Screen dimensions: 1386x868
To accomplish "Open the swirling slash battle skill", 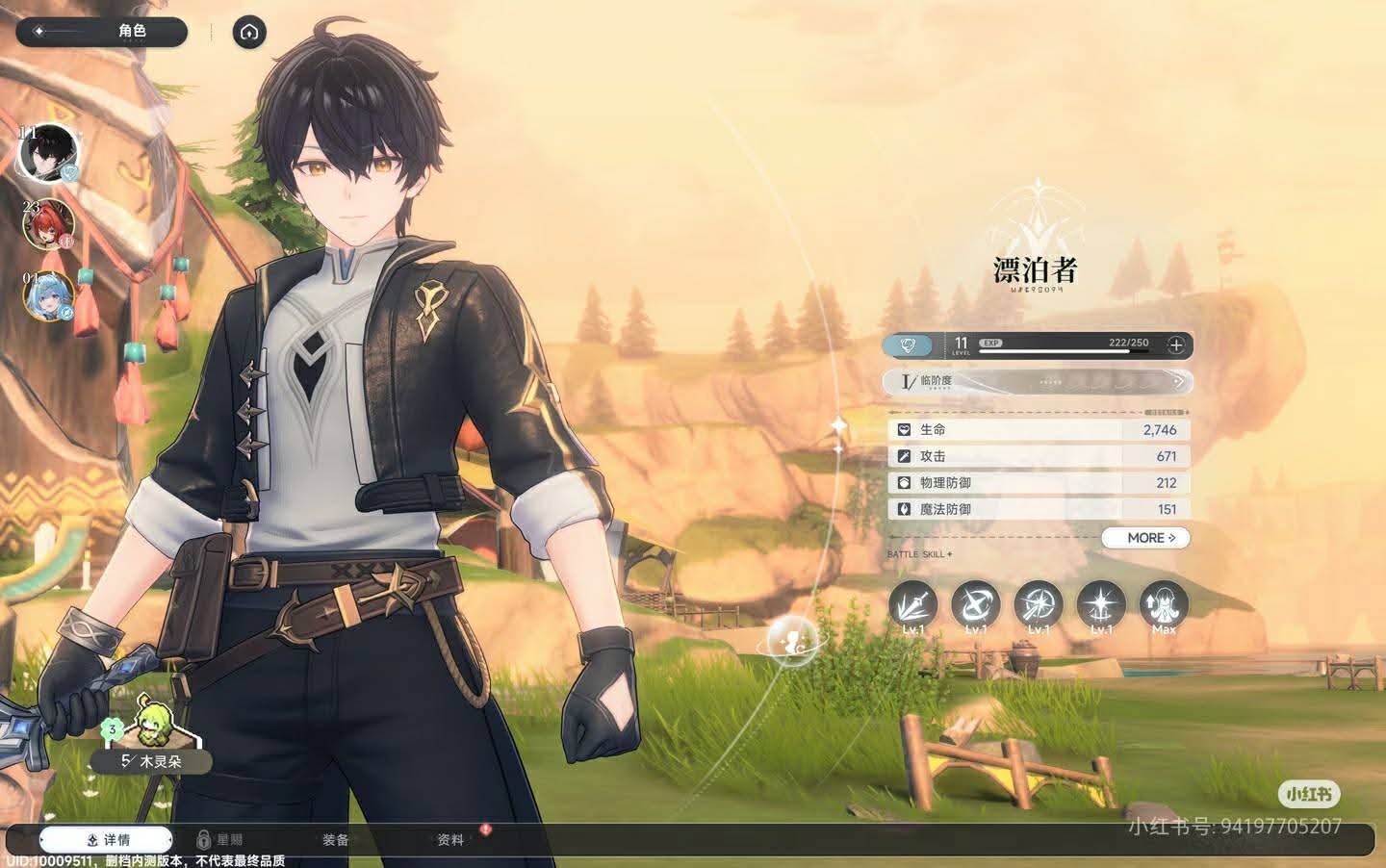I will [975, 606].
